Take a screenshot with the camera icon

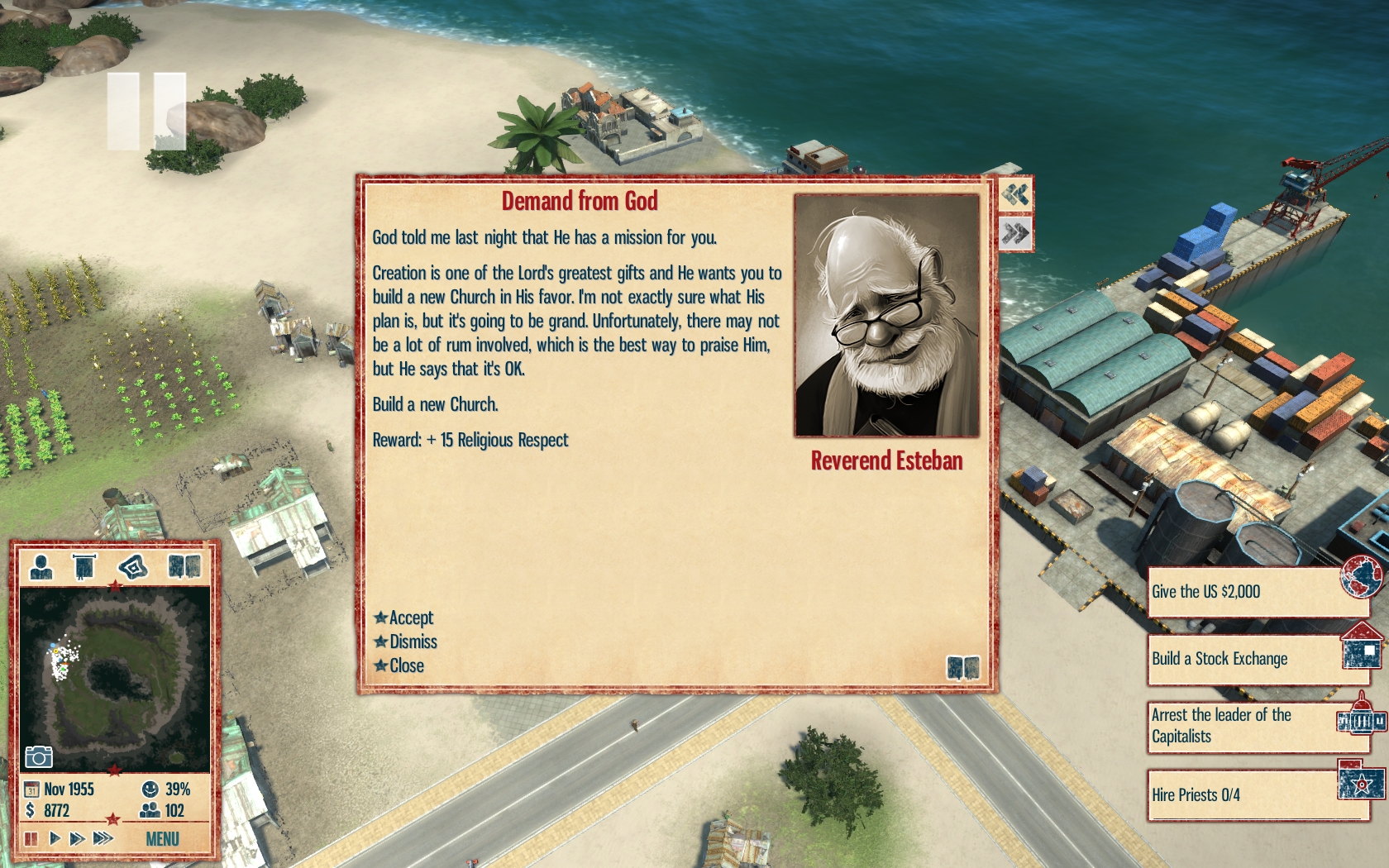[39, 756]
